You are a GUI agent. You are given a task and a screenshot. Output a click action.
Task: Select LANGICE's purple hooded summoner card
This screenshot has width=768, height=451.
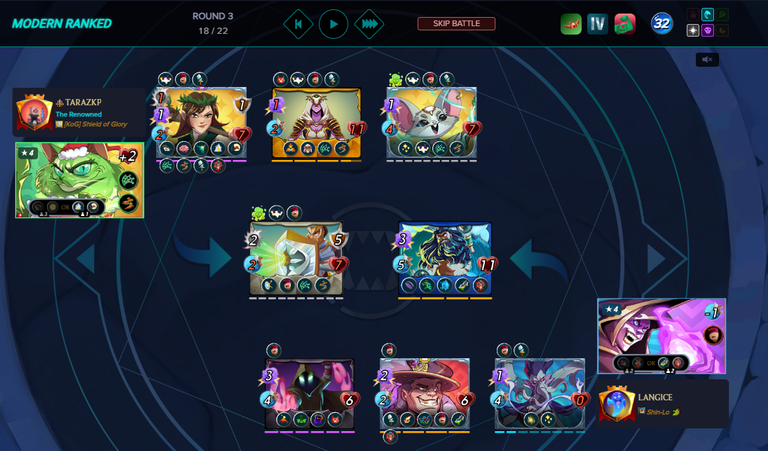[661, 336]
